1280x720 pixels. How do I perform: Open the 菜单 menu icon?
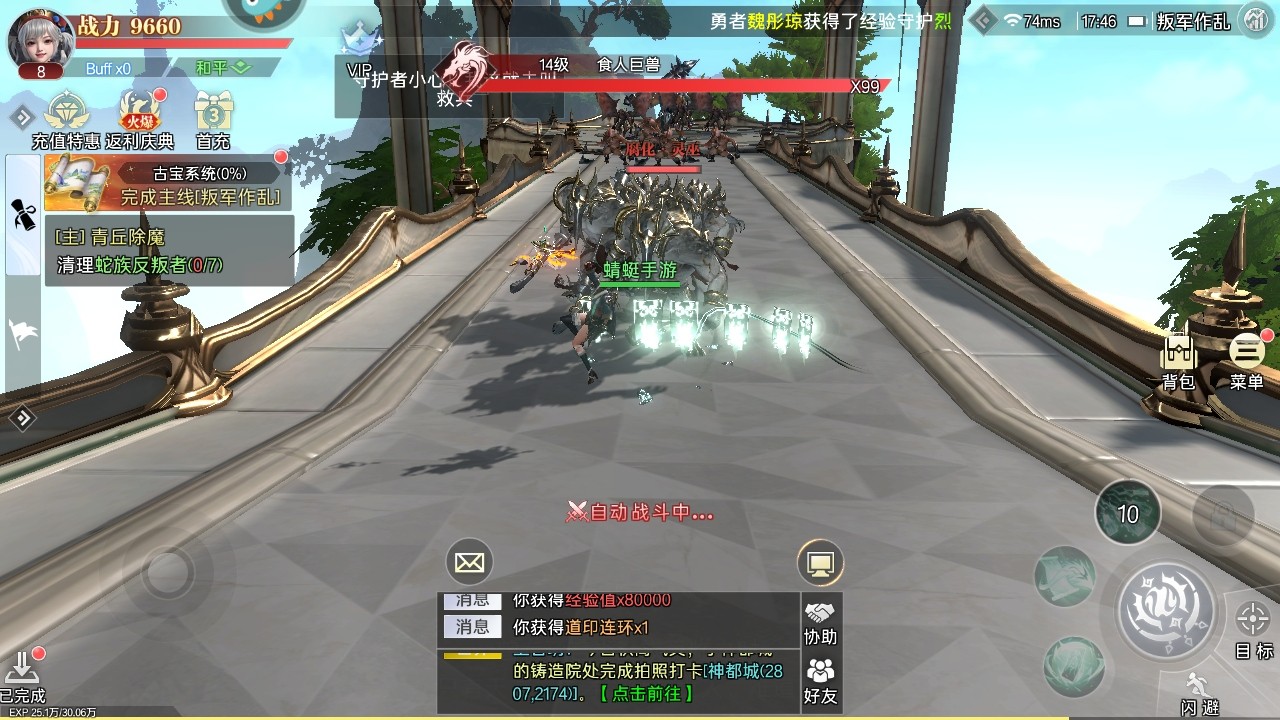coord(1246,352)
